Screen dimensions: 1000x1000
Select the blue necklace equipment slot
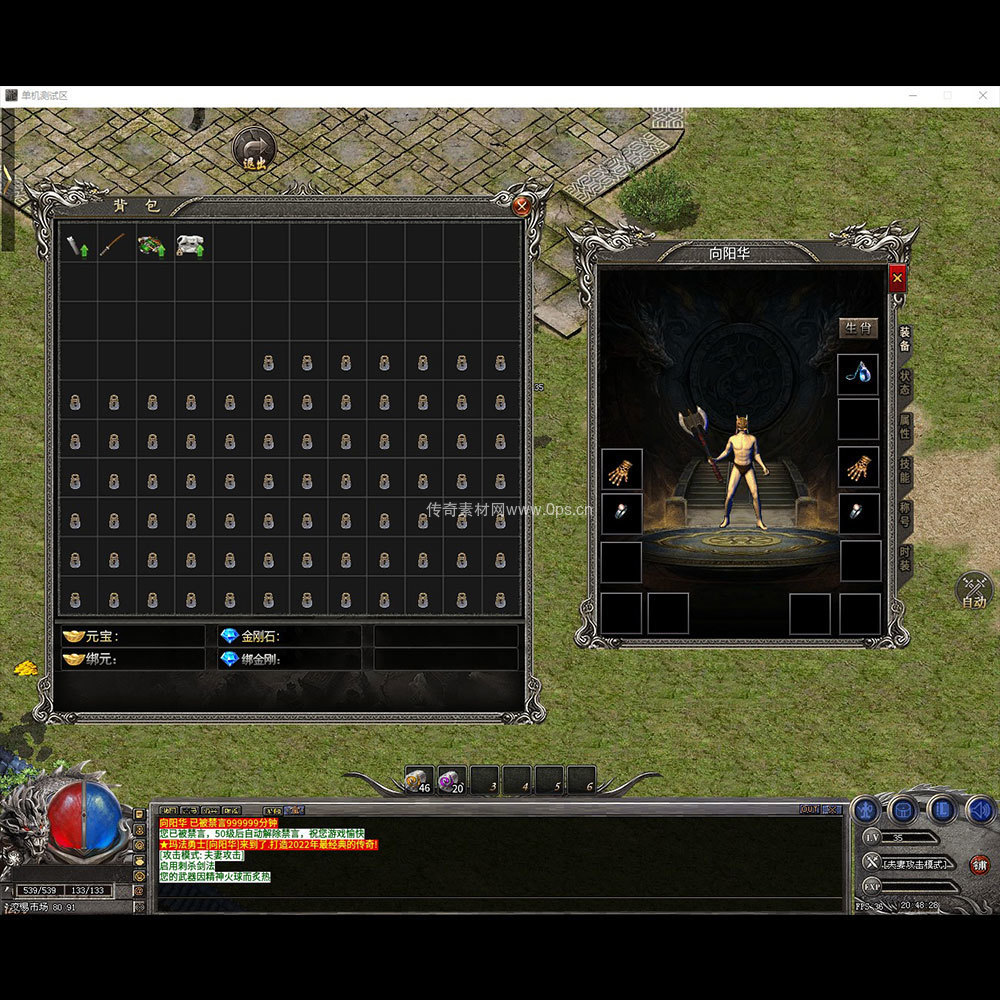coord(858,373)
